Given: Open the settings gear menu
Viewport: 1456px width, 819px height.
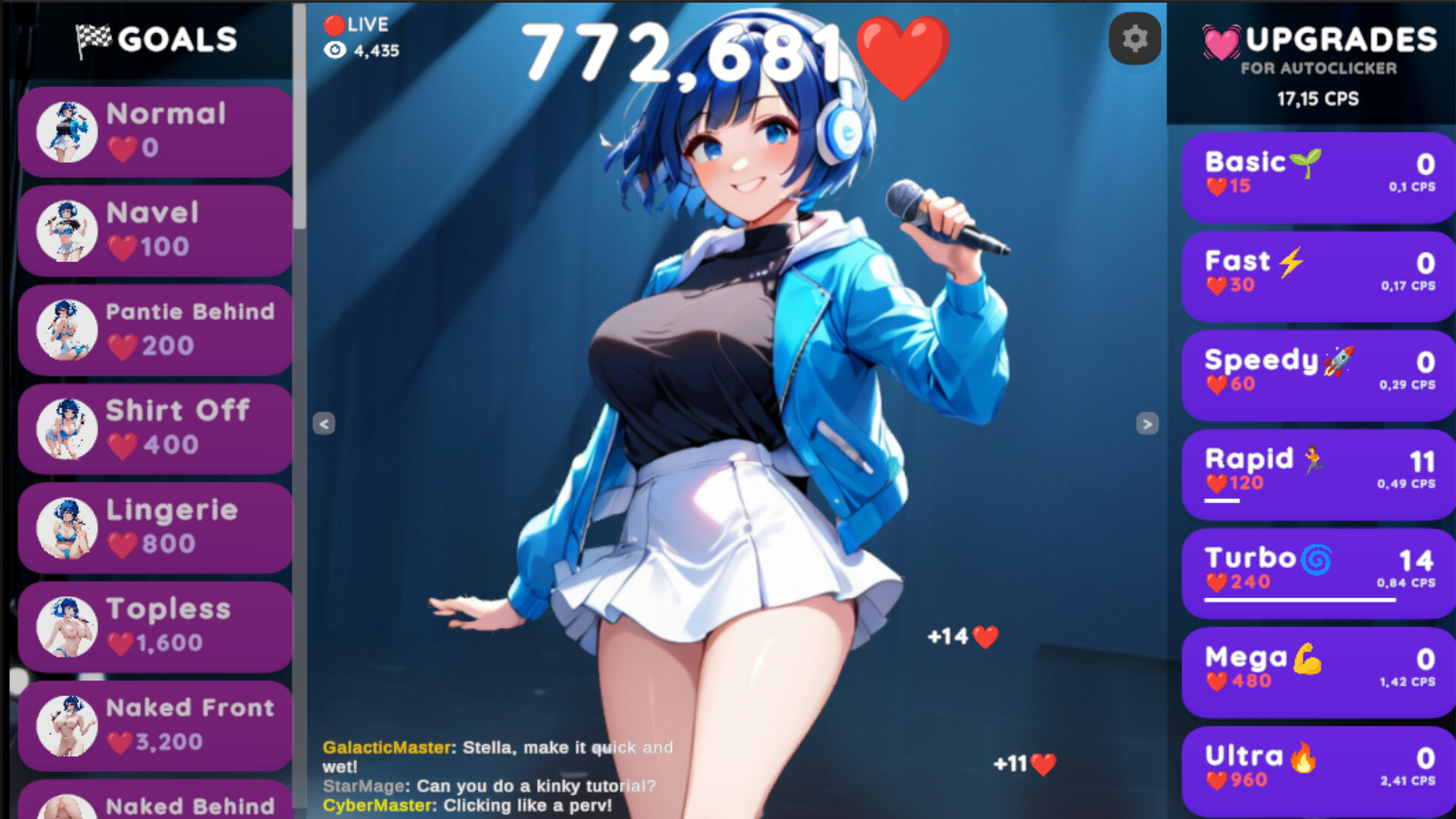Looking at the screenshot, I should tap(1134, 39).
